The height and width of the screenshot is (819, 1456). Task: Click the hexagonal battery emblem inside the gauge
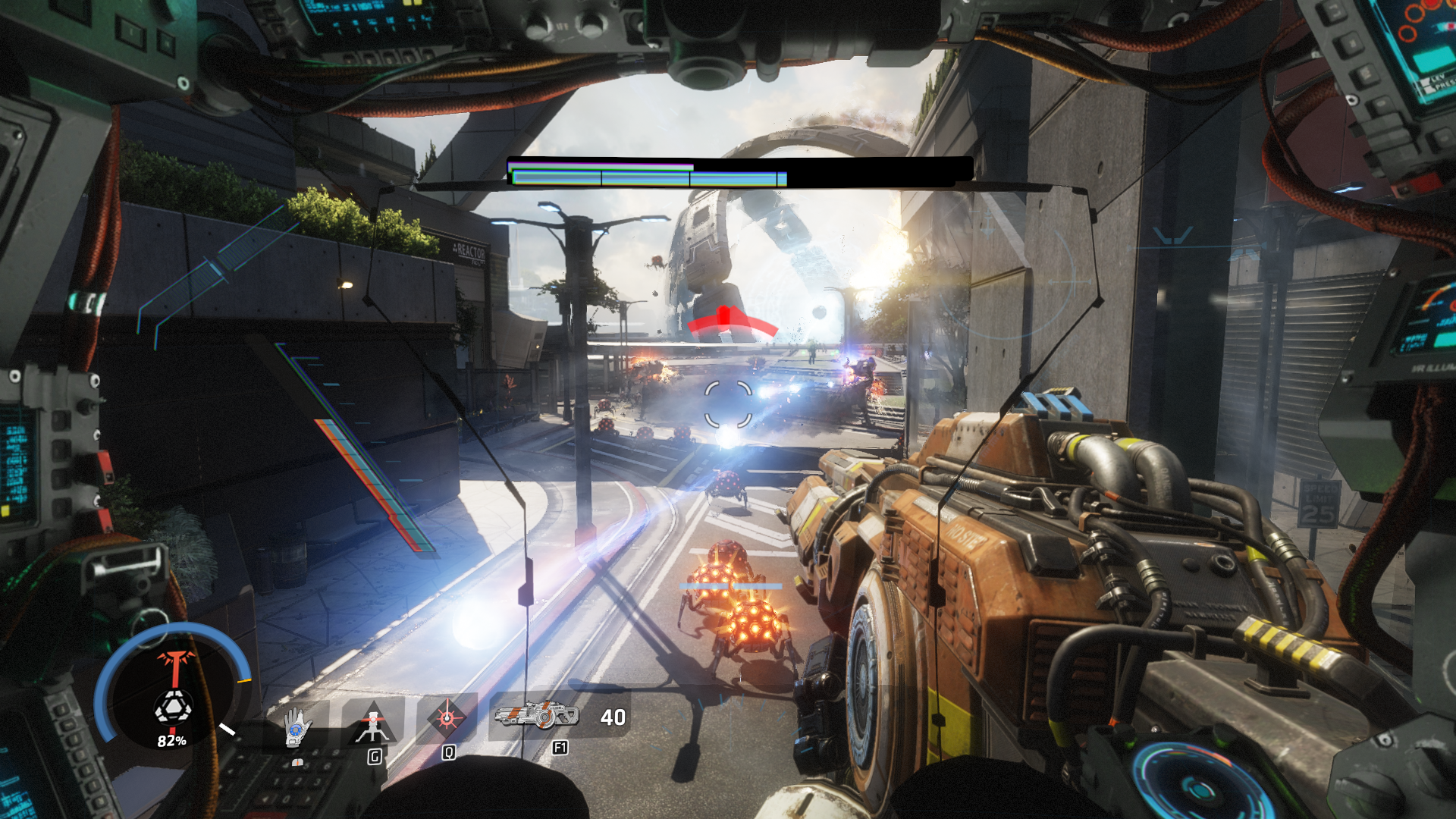click(x=175, y=708)
